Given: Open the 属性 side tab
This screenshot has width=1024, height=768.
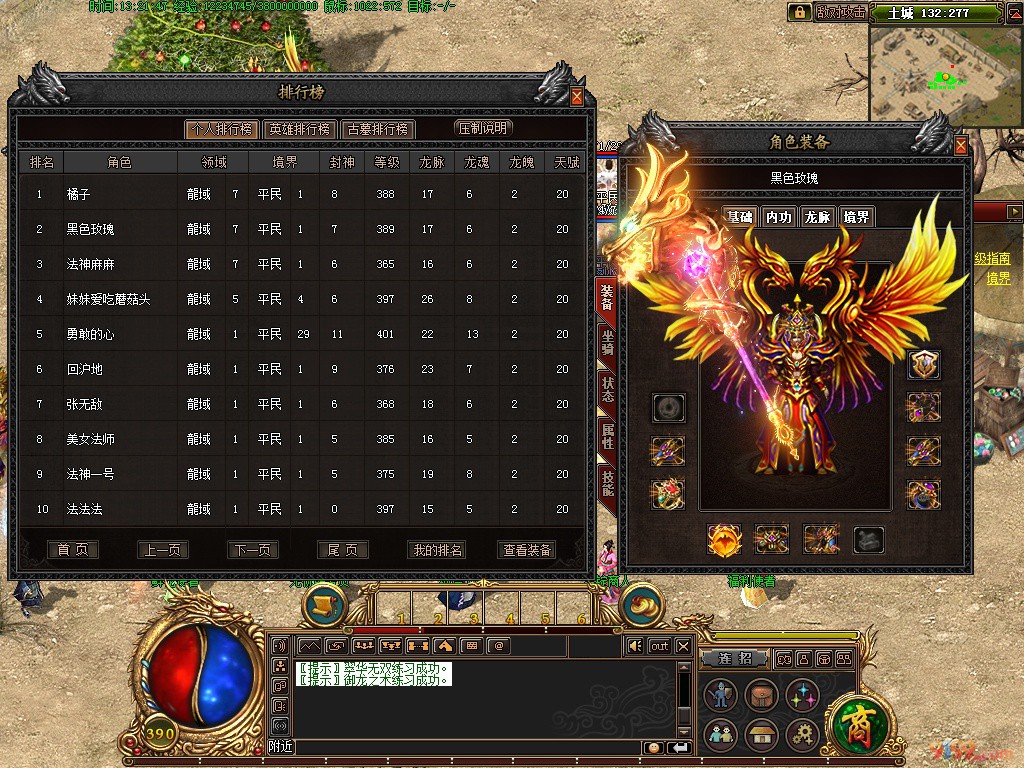Looking at the screenshot, I should click(607, 434).
